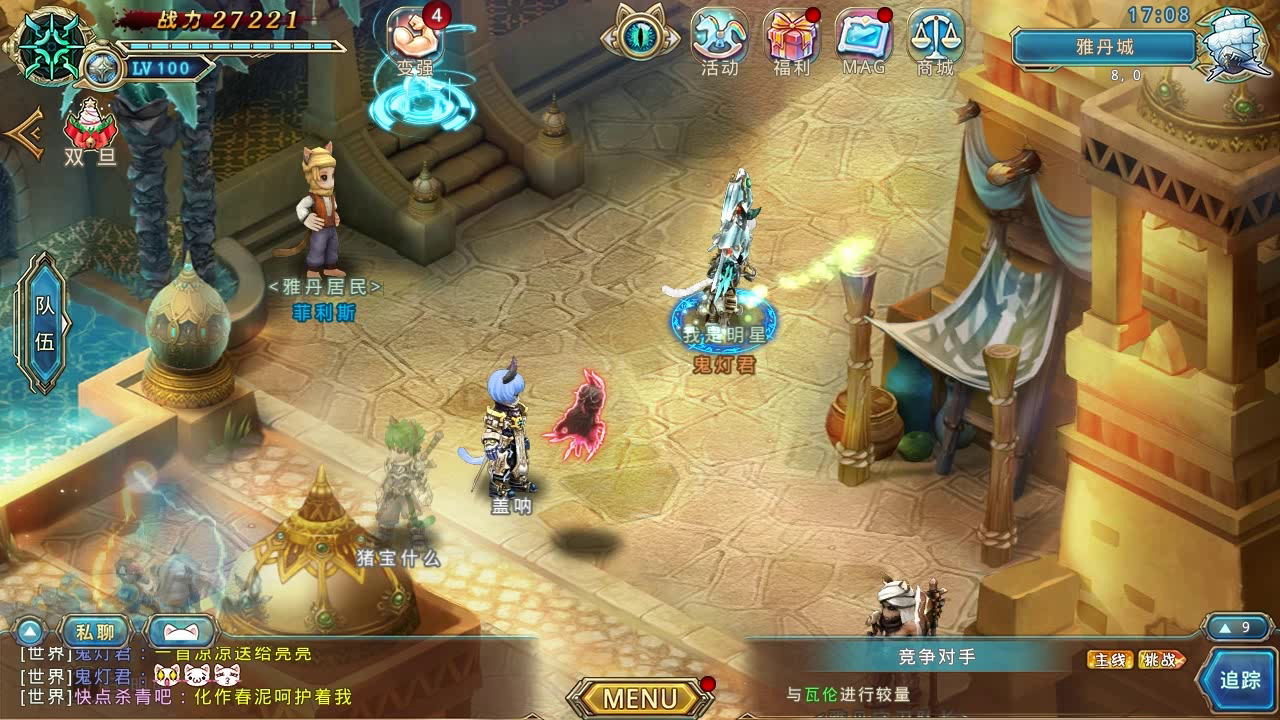1280x720 pixels.
Task: Open the cat emoji button beside chat tabs
Action: (180, 632)
